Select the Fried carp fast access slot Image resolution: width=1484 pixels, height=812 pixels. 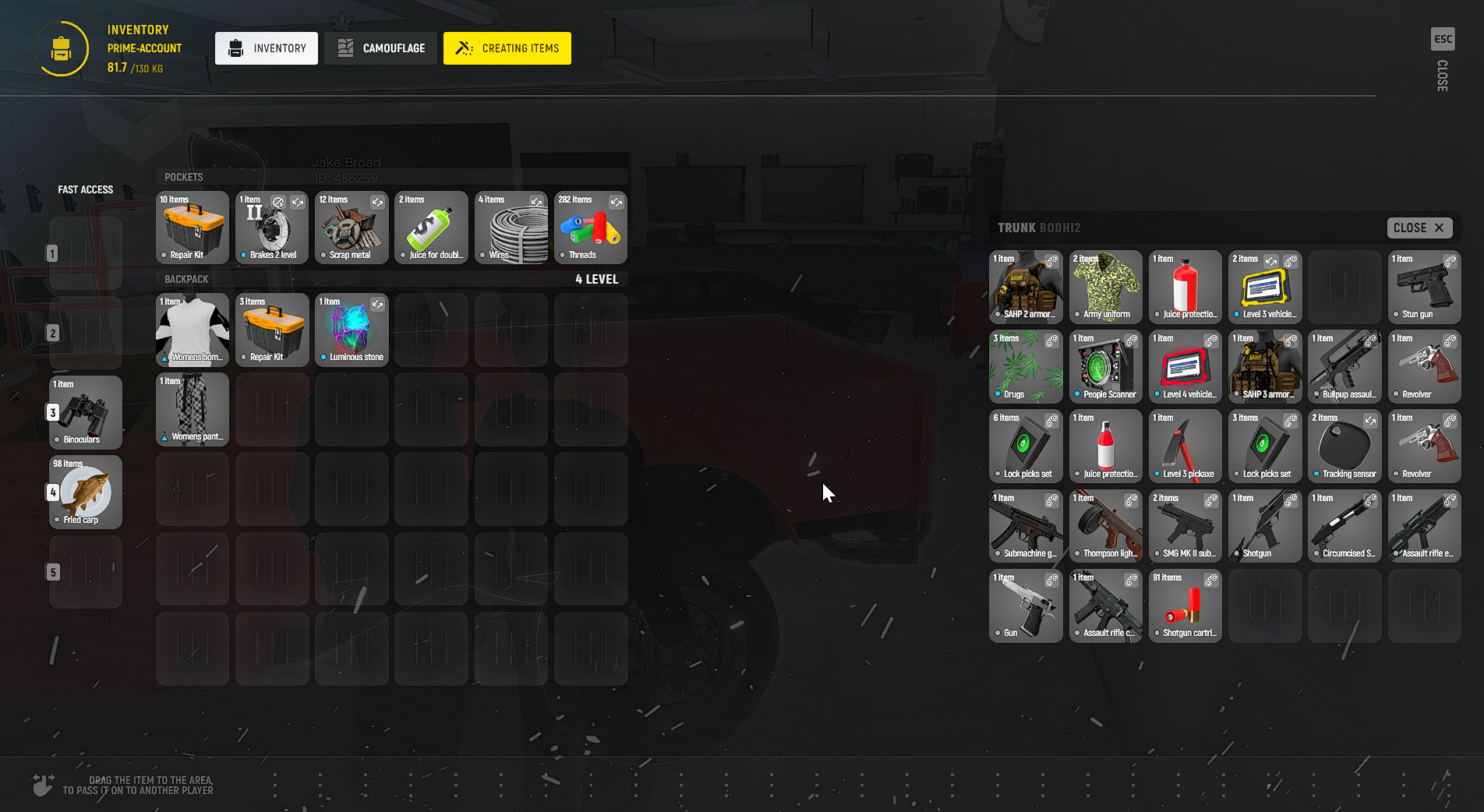86,492
